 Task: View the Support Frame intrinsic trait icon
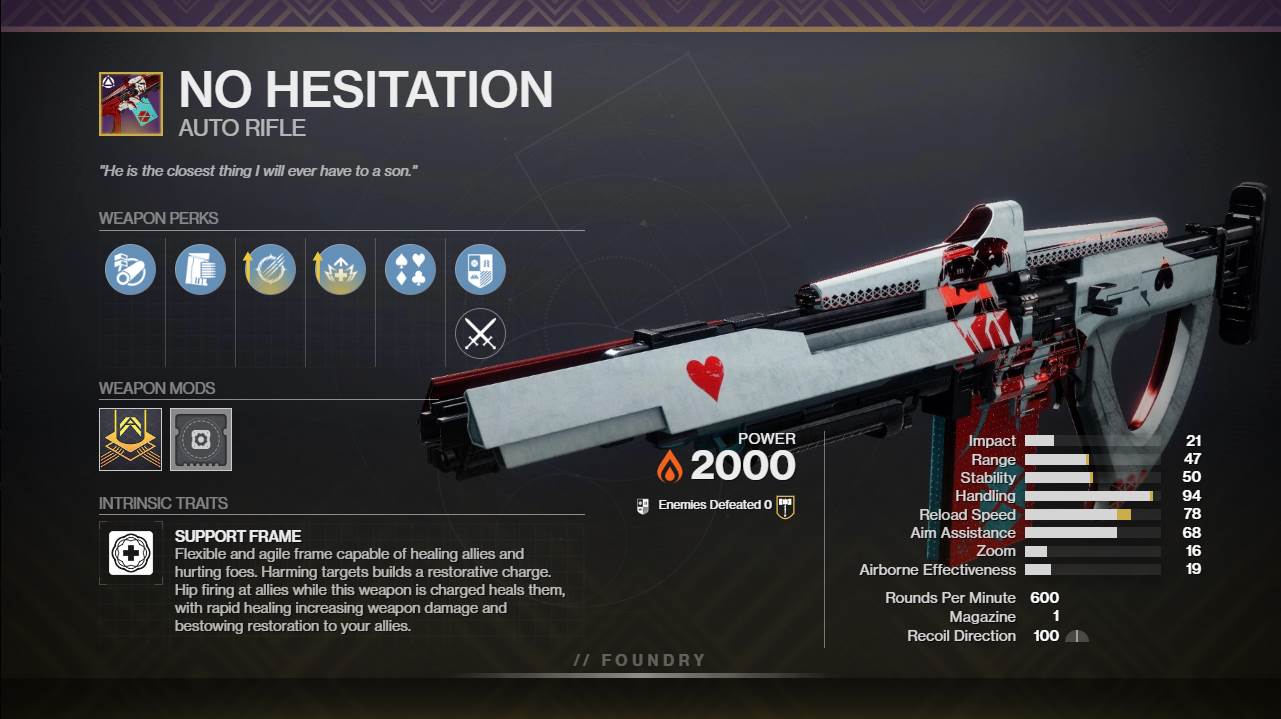pos(131,552)
